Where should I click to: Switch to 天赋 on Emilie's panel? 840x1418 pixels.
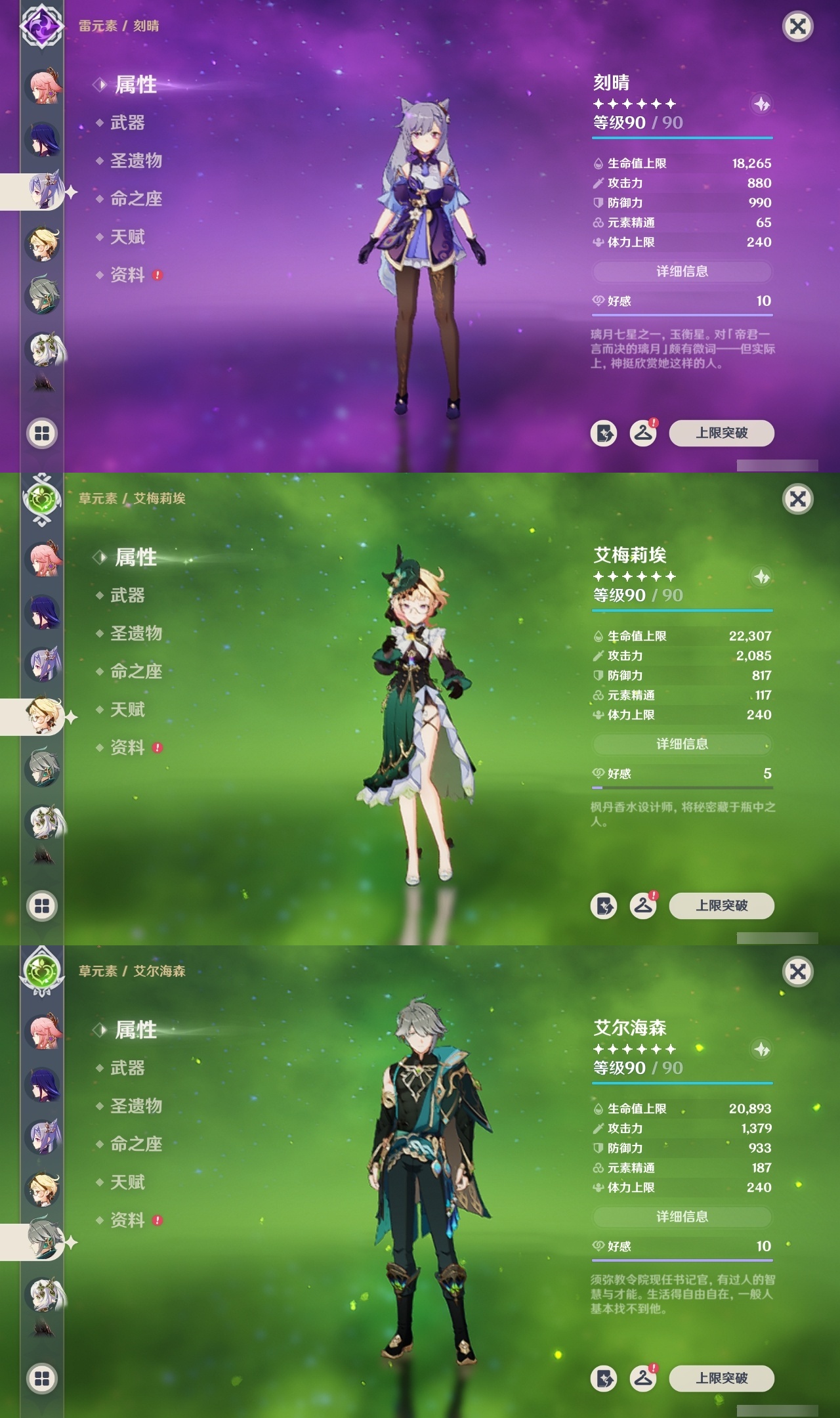[x=129, y=710]
